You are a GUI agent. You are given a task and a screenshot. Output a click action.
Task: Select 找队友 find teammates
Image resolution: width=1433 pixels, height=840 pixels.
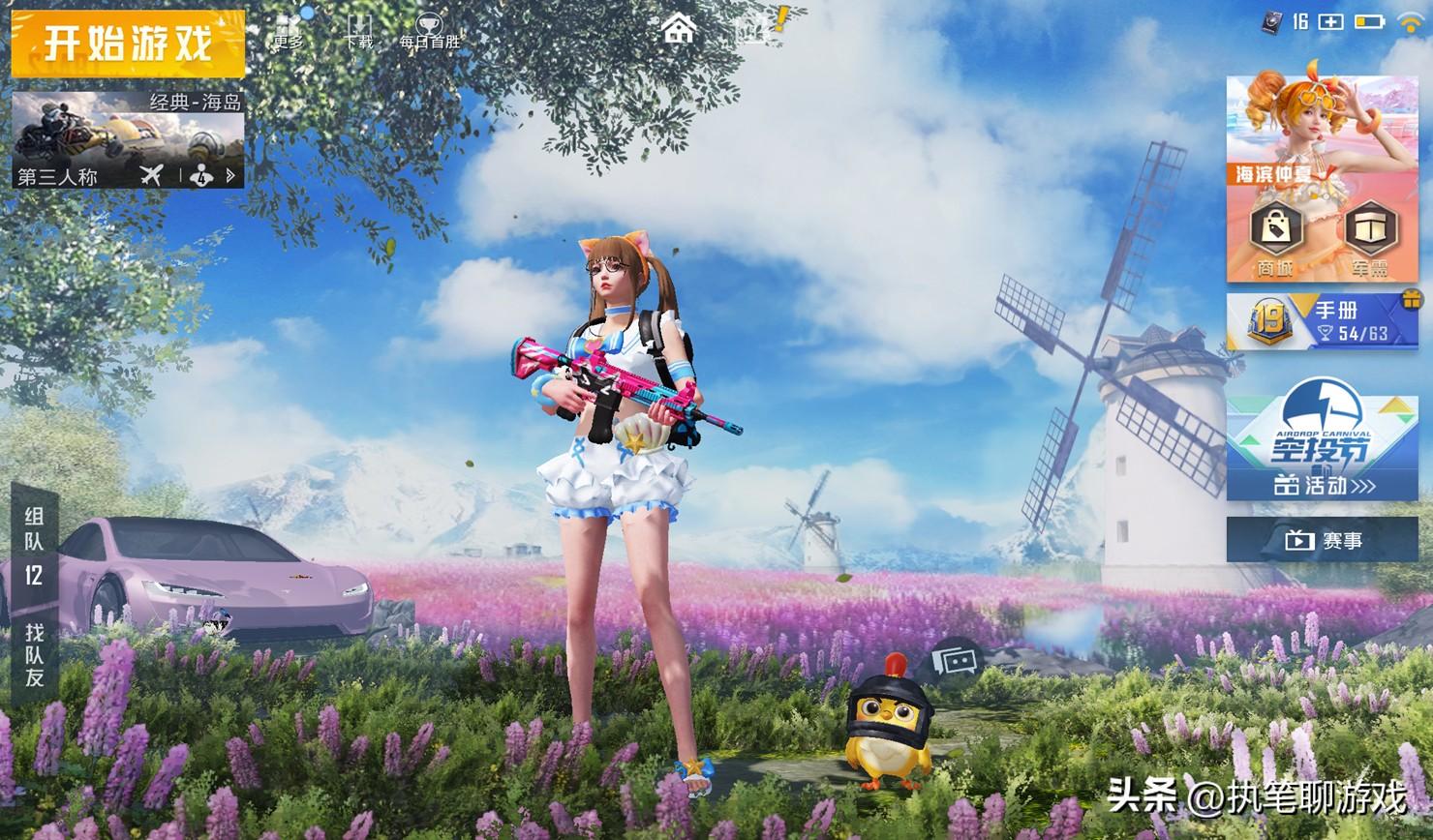coord(35,654)
